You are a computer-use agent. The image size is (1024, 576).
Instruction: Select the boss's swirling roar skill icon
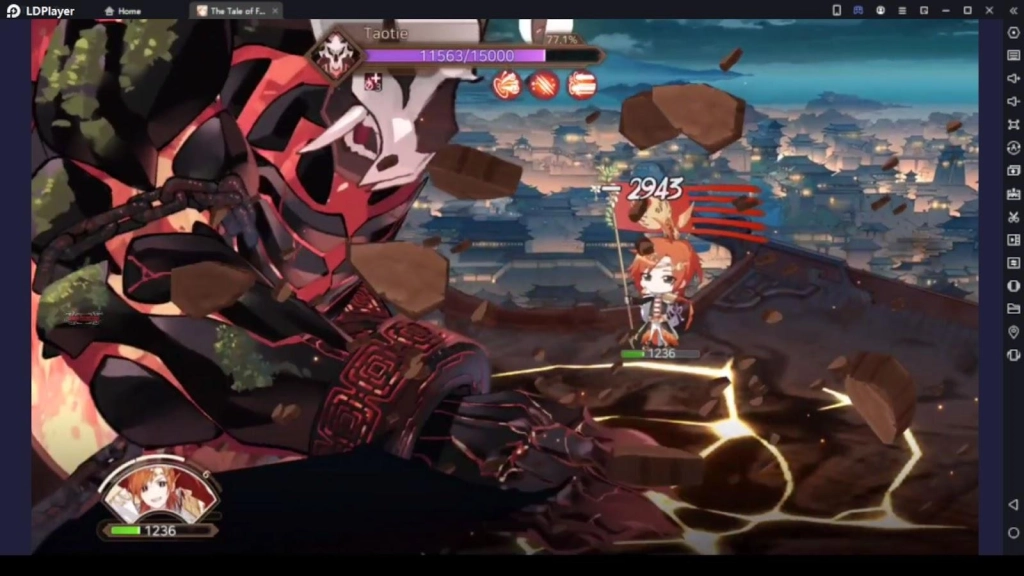click(x=507, y=85)
